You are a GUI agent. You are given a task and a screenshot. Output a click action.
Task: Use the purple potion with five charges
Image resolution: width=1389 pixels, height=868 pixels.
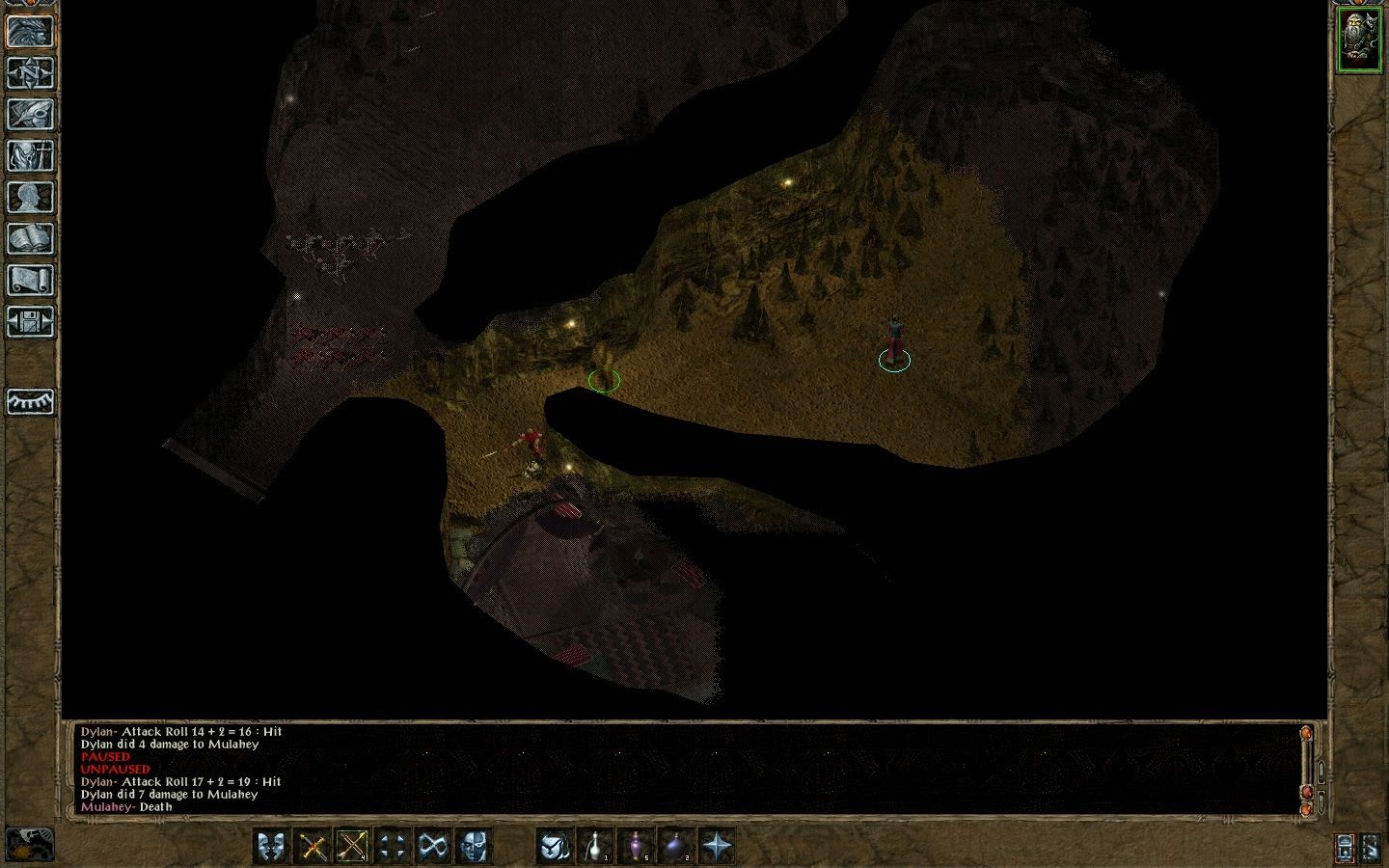(636, 847)
